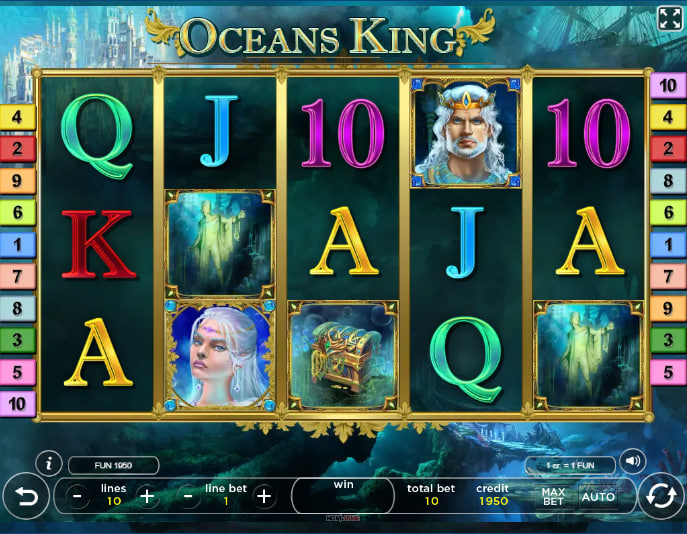Screen dimensions: 687x534
Task: Set the maximum bet with MAX BET
Action: point(553,496)
